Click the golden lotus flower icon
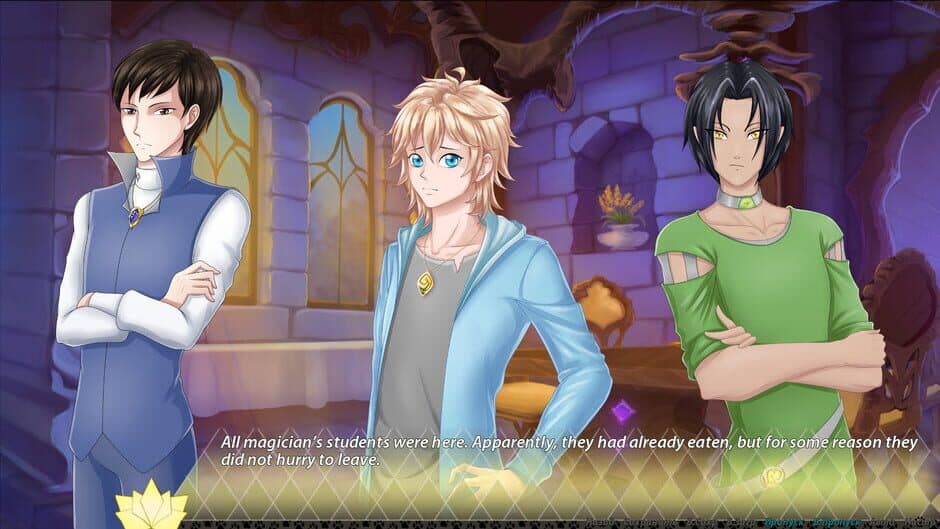 [x=150, y=505]
